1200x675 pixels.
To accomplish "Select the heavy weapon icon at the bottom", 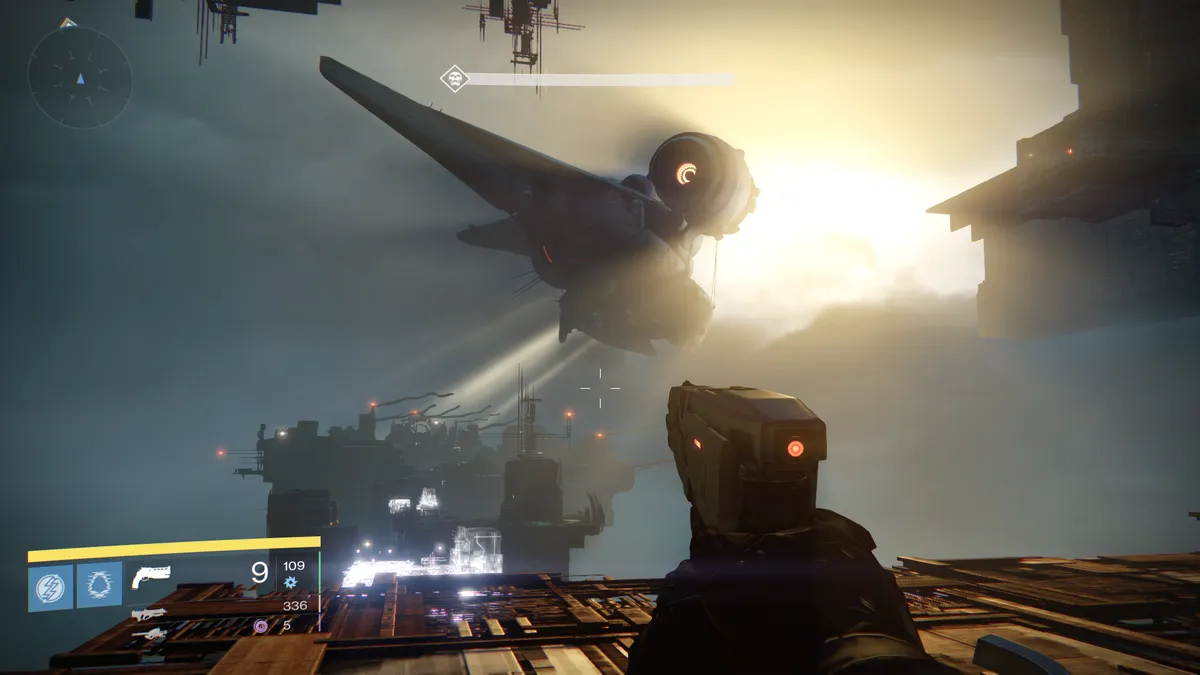I will point(148,634).
